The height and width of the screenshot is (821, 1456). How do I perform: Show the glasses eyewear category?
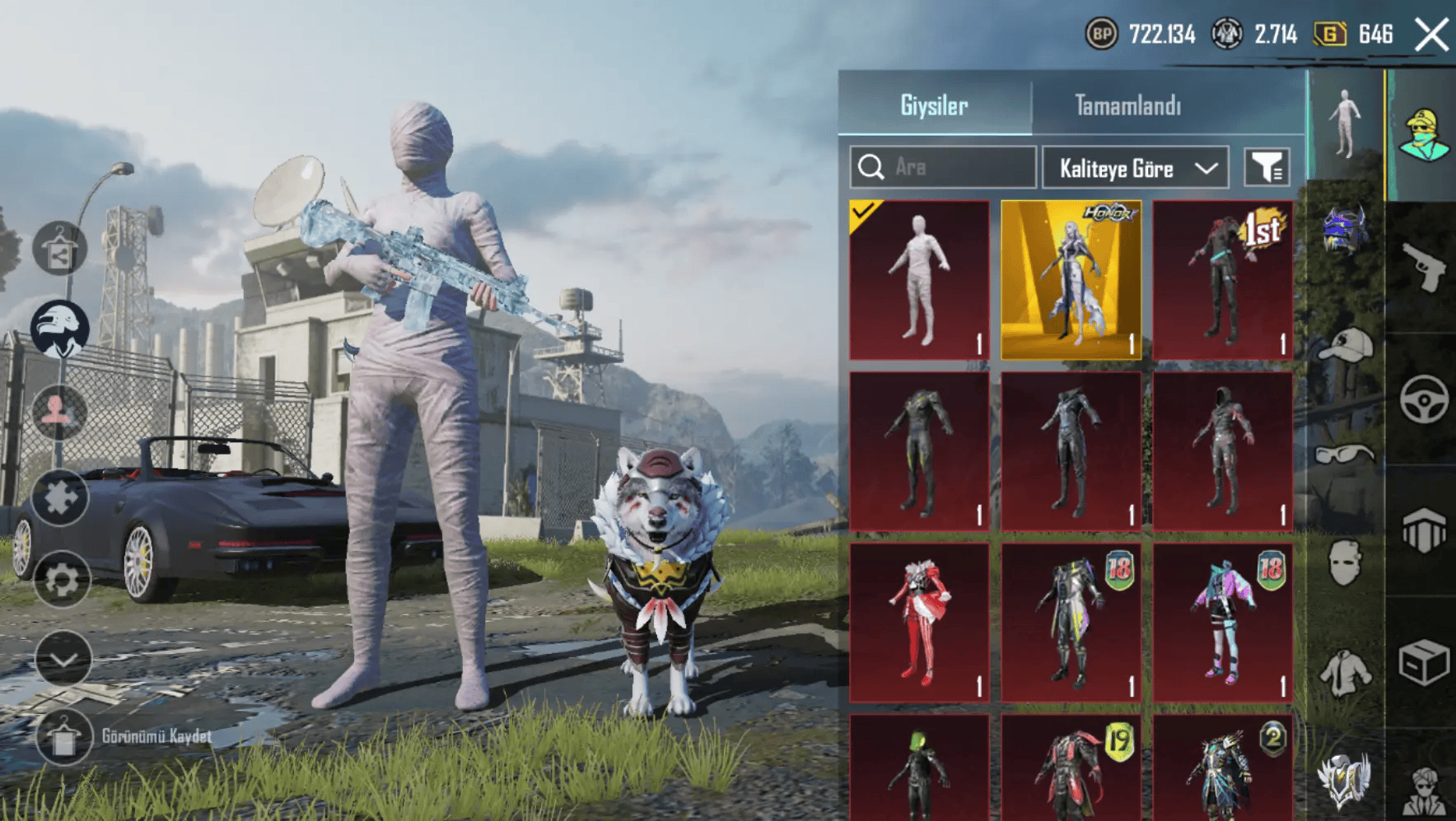1345,454
